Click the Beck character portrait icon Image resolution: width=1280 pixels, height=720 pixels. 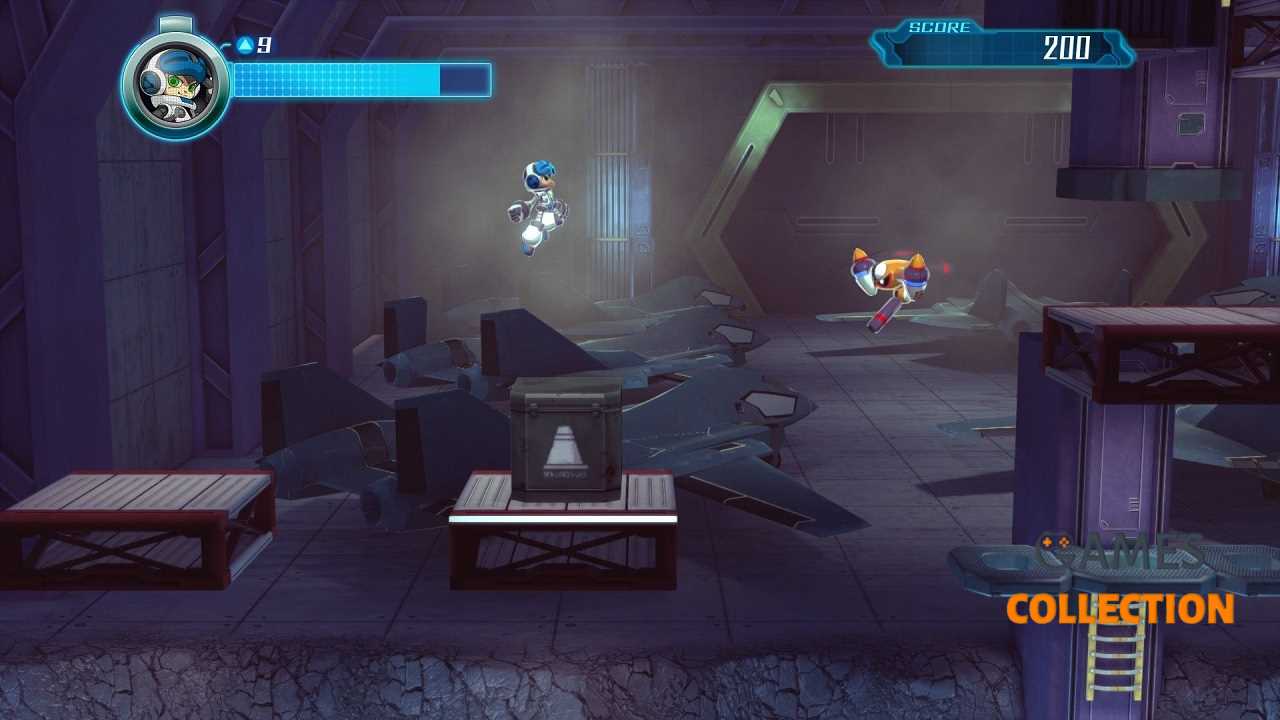point(176,84)
